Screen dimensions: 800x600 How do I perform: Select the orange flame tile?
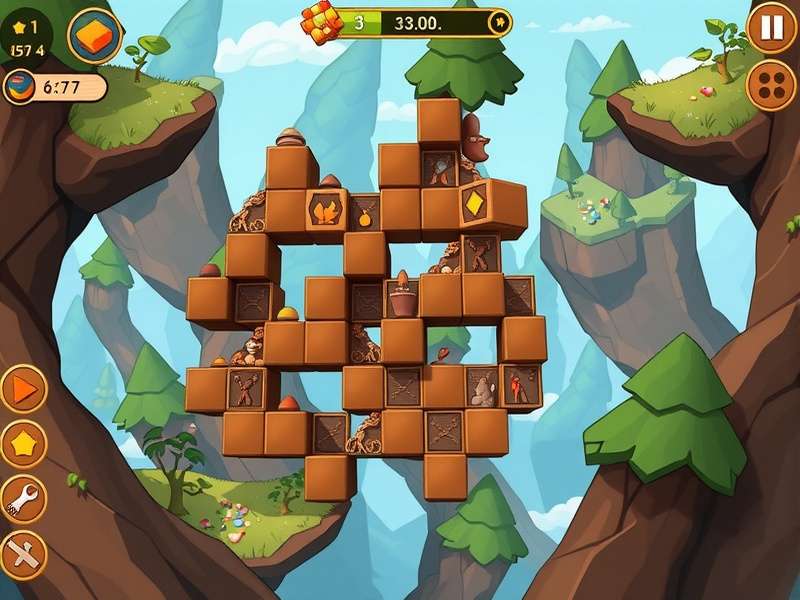point(326,210)
